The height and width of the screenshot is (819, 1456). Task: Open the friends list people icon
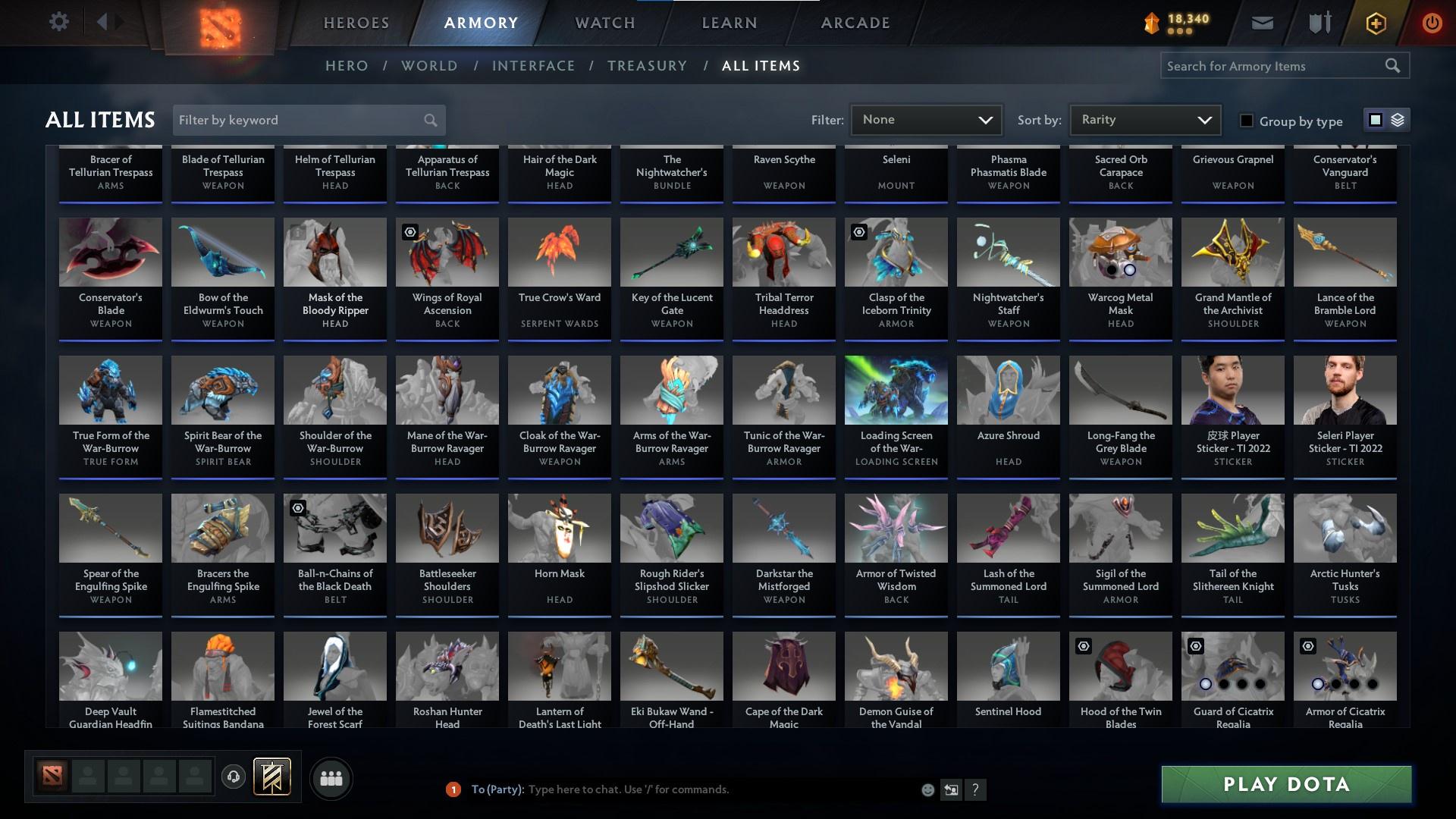point(331,777)
